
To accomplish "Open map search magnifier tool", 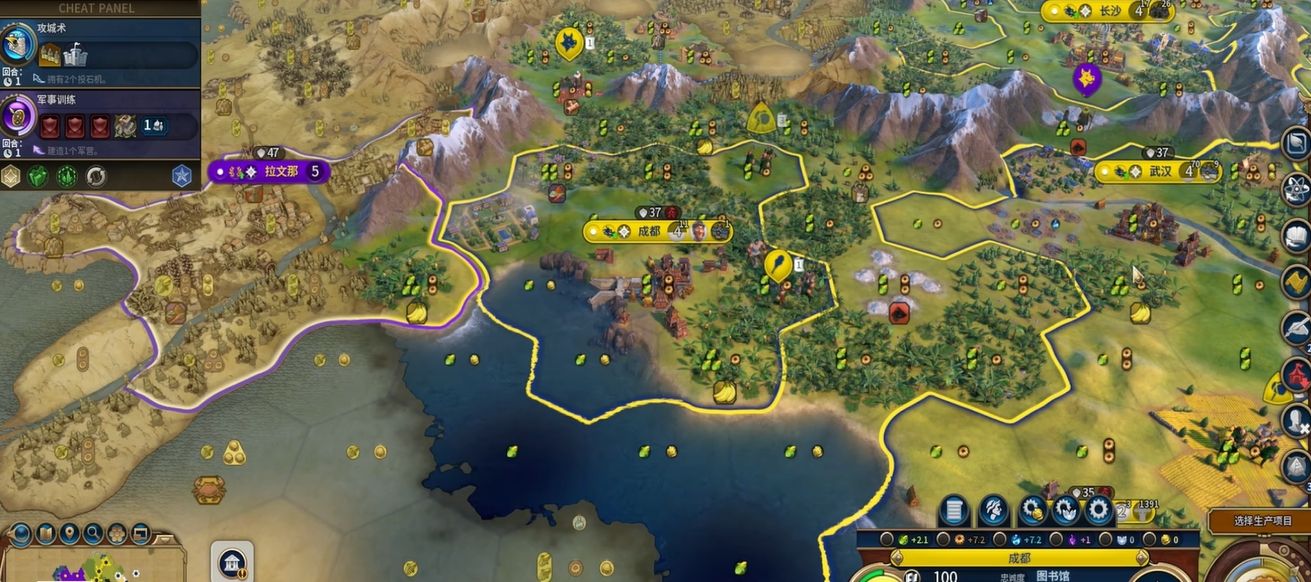I will tap(94, 533).
